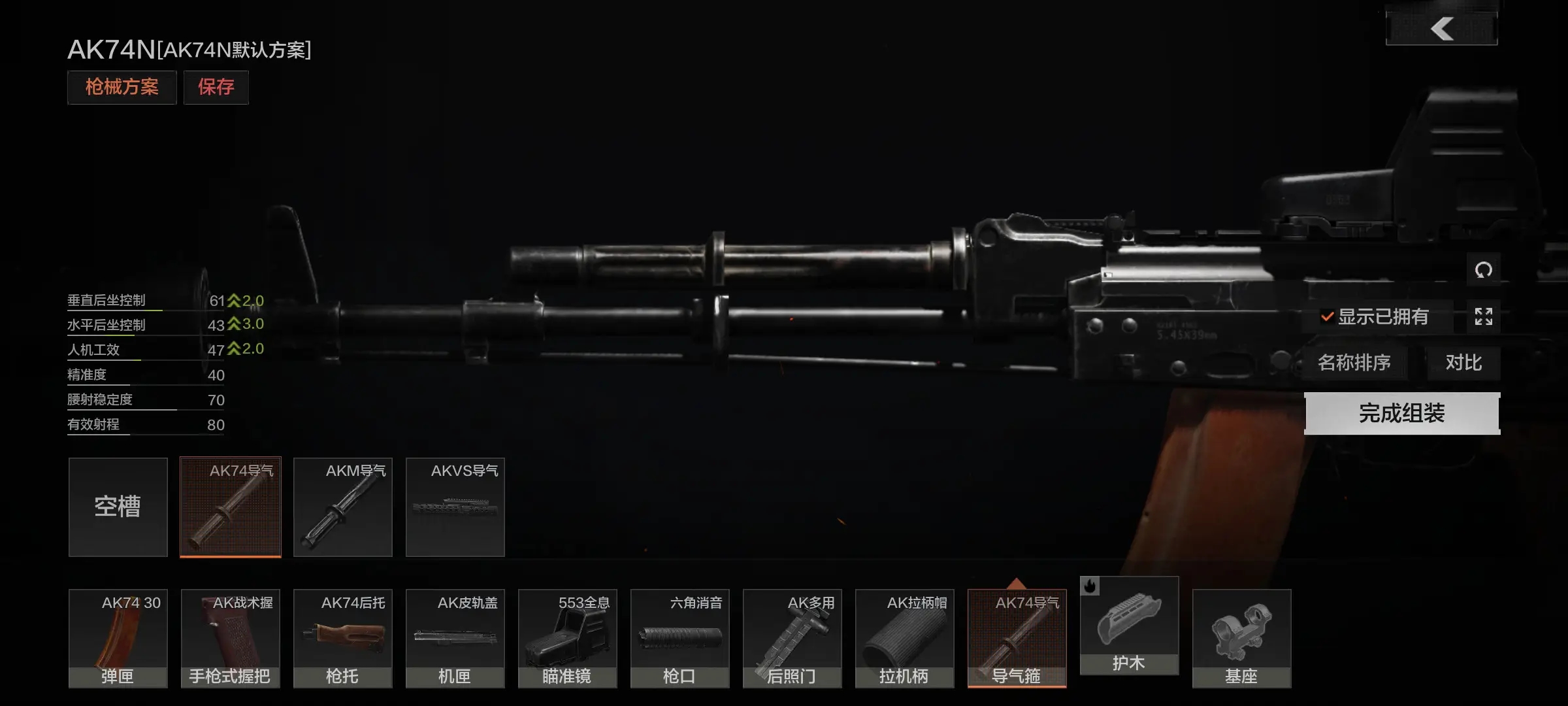This screenshot has width=1568, height=706.
Task: Expand the weapon preview to fullscreen
Action: pyautogui.click(x=1483, y=317)
